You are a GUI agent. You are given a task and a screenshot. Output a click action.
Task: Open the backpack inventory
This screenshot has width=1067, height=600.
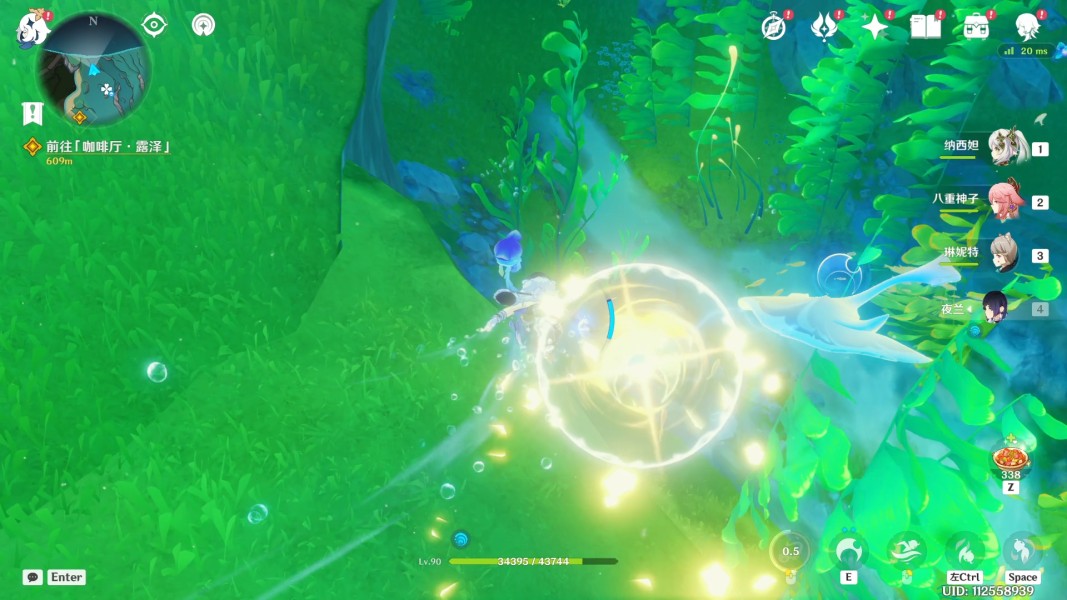pyautogui.click(x=976, y=27)
